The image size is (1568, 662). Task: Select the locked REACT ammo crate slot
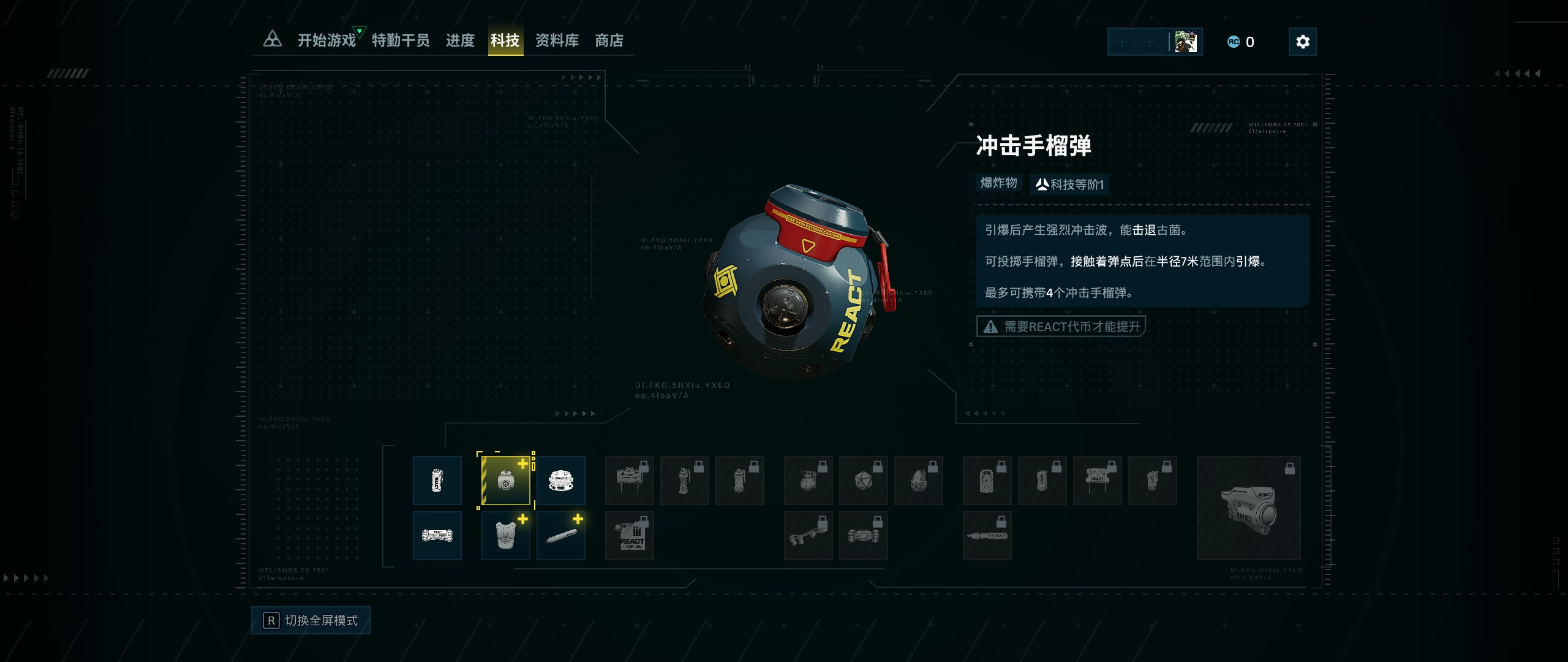(630, 536)
